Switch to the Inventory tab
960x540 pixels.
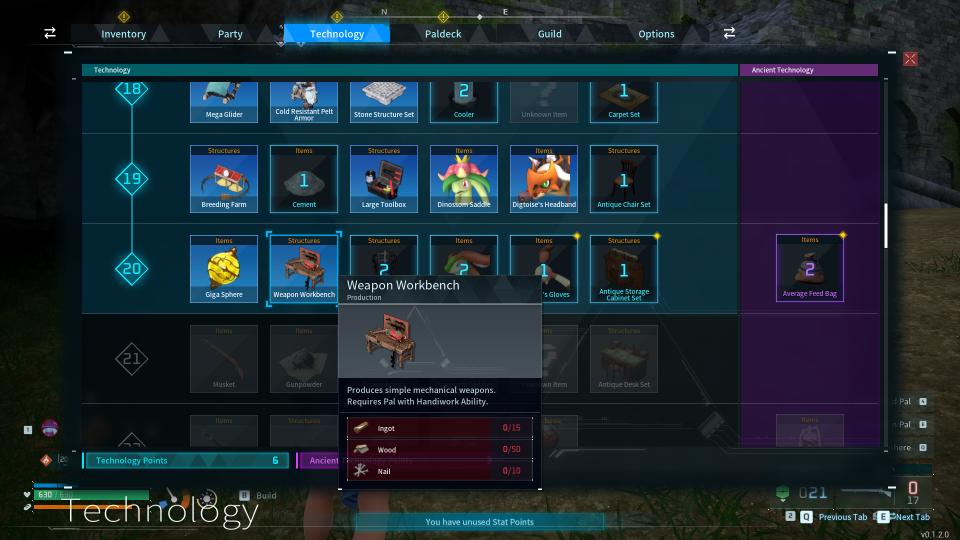coord(123,34)
